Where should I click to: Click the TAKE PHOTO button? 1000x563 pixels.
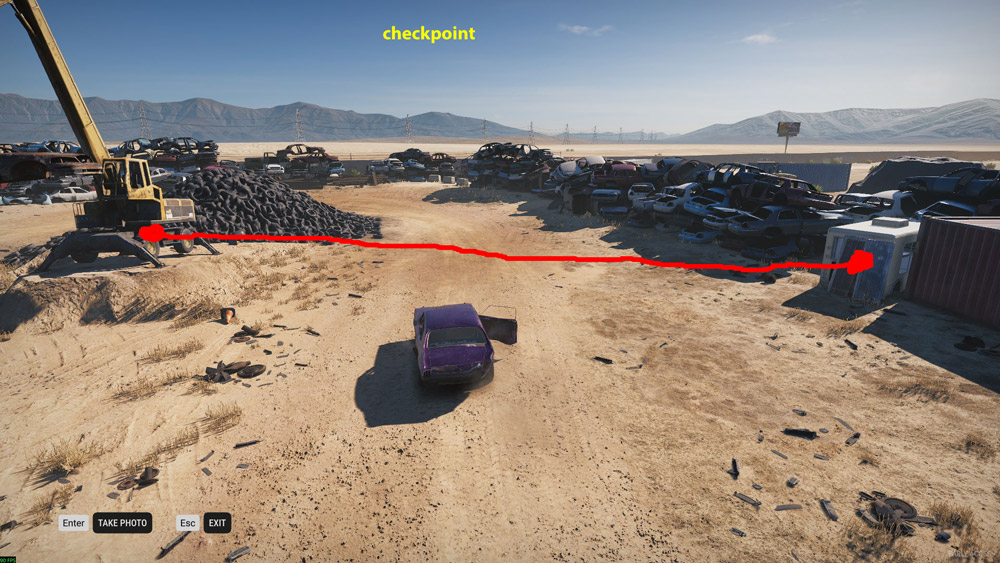(x=122, y=523)
